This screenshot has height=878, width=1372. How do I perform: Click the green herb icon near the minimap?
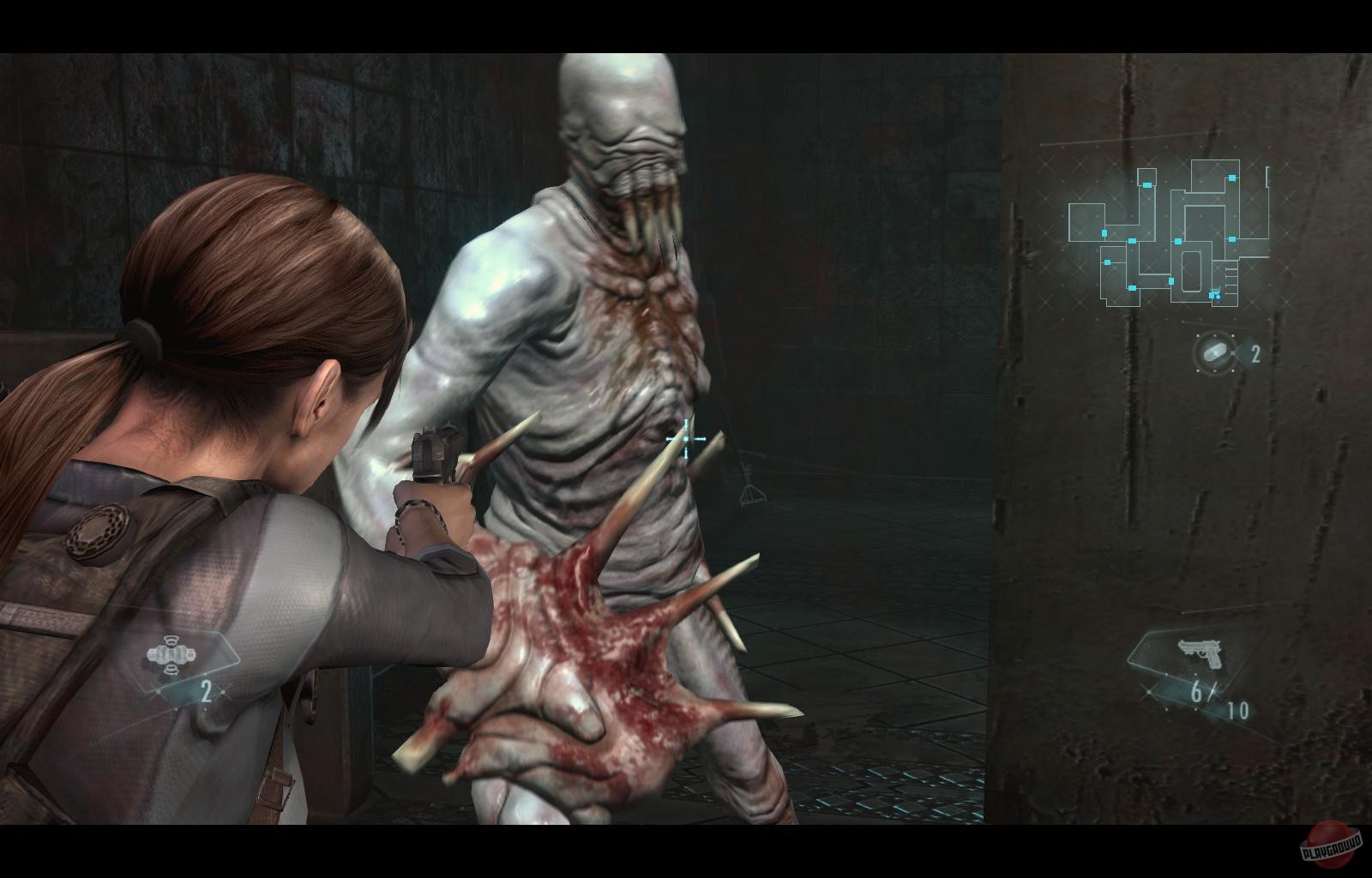pos(1213,351)
